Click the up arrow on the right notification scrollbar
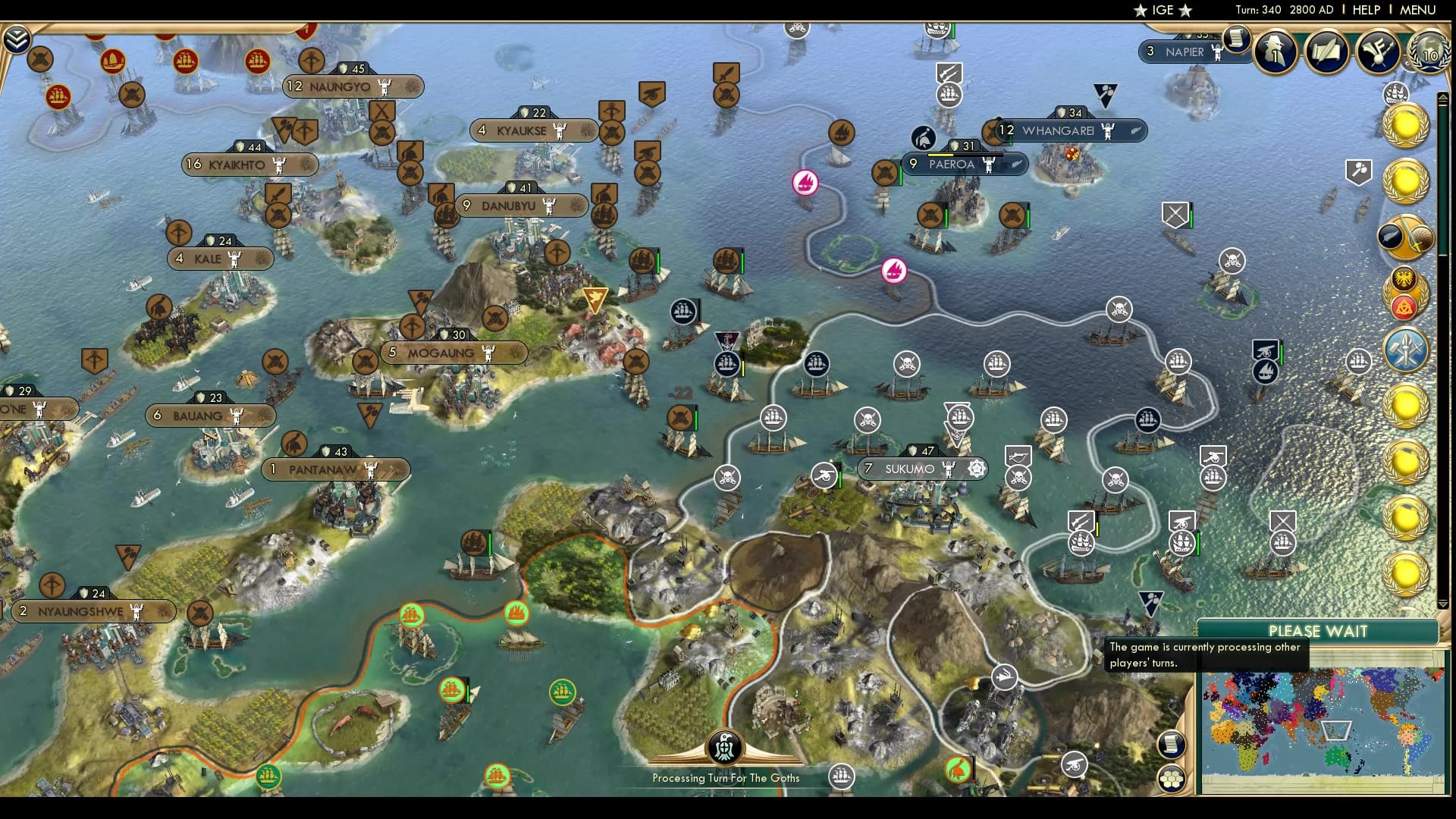The image size is (1456, 819). 1442,98
